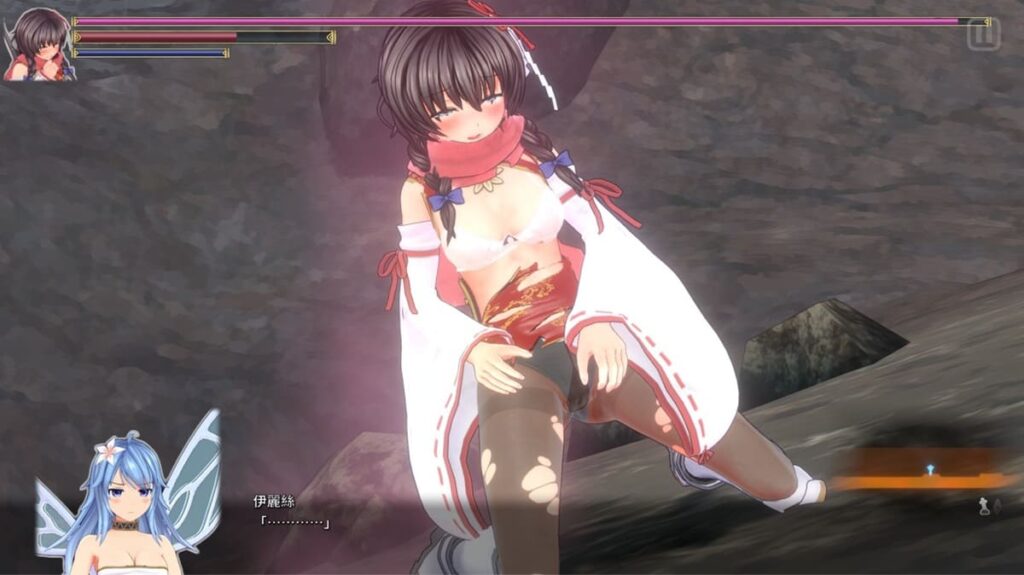The height and width of the screenshot is (575, 1024).
Task: Advance the fairy's dialogue line
Action: (x=294, y=521)
